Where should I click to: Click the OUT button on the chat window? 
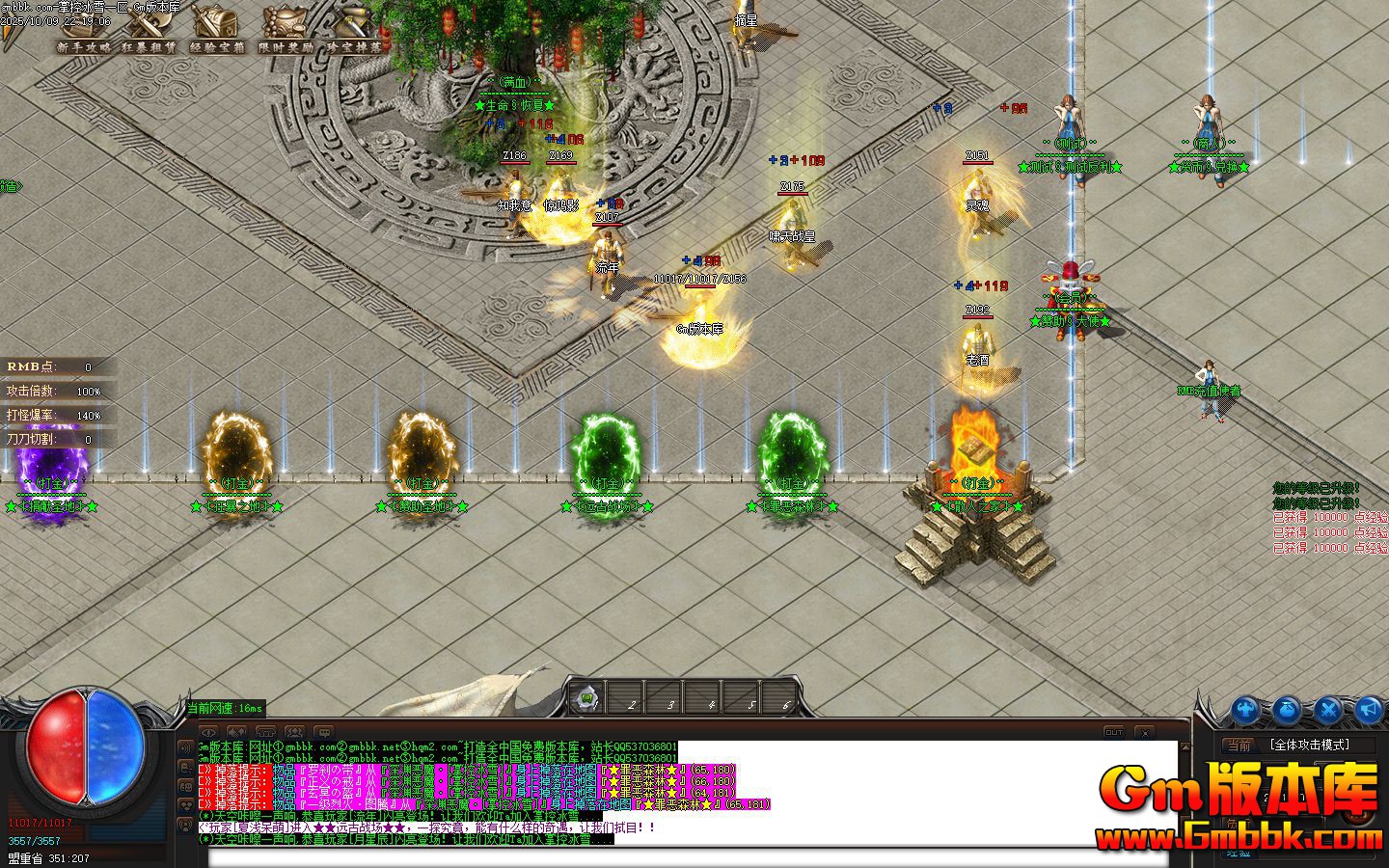click(1115, 732)
